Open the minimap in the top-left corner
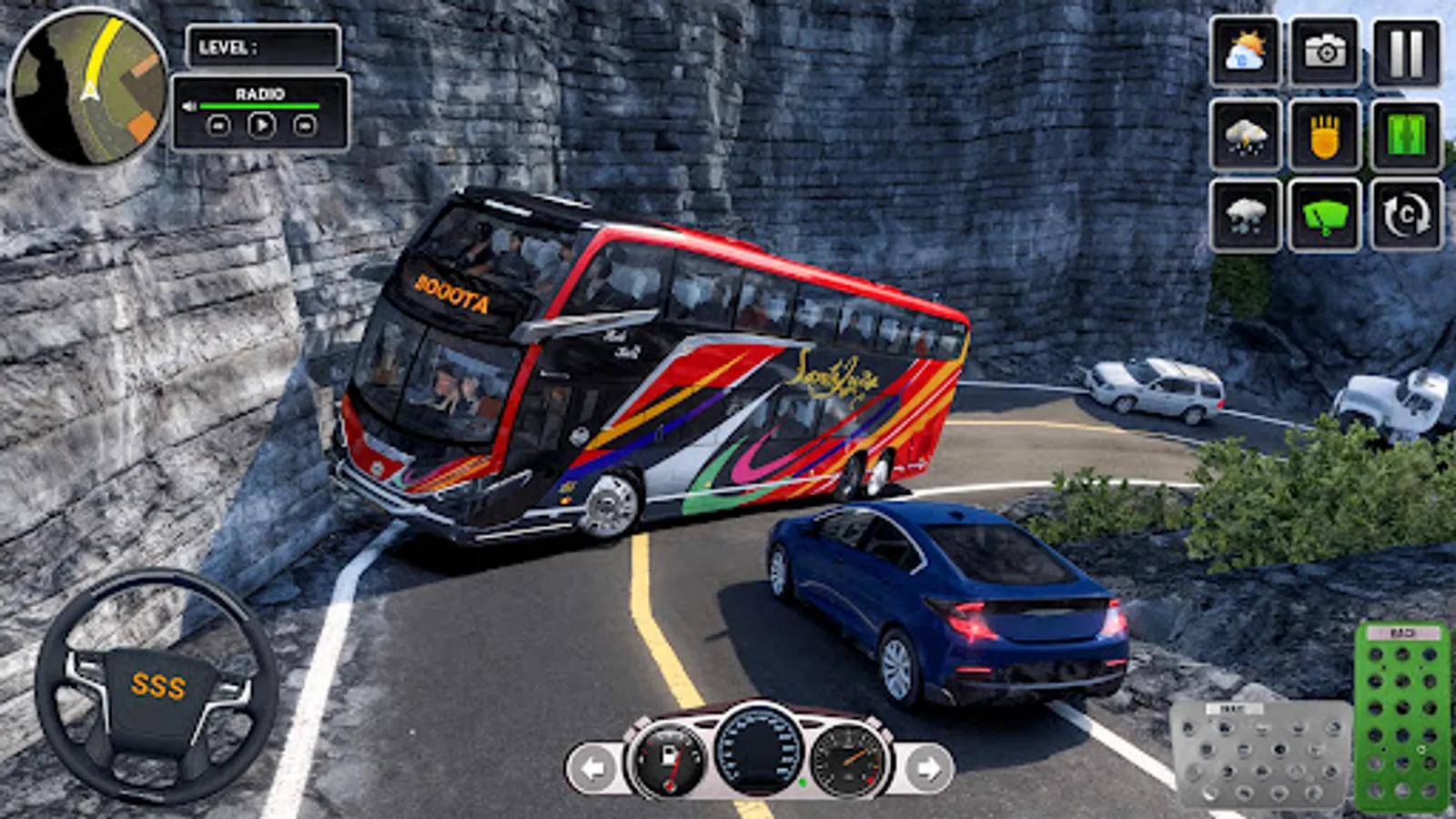The height and width of the screenshot is (819, 1456). 86,86
